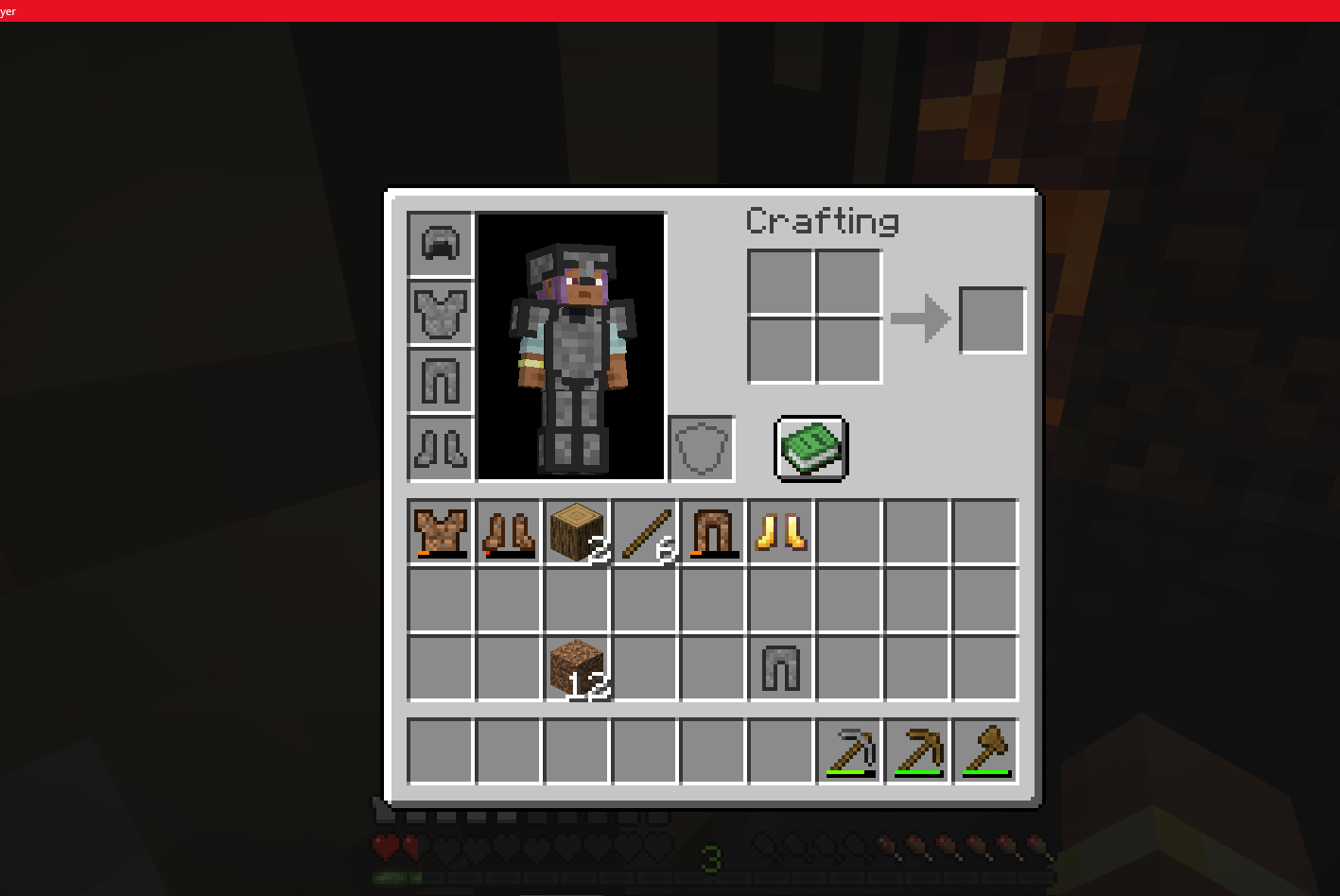Click the player model preview
The height and width of the screenshot is (896, 1340).
click(570, 345)
